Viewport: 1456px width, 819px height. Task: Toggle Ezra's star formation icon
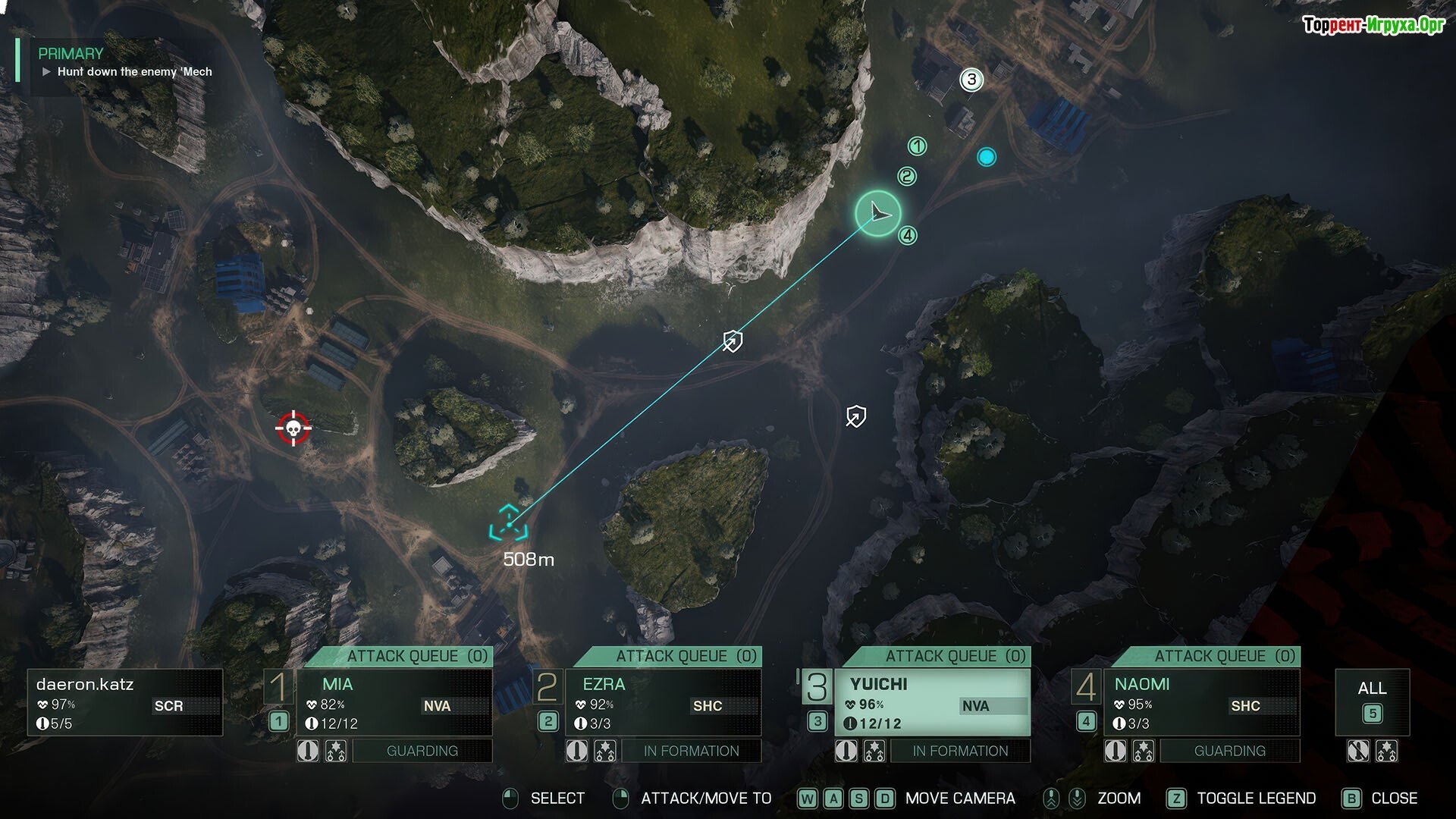[605, 751]
